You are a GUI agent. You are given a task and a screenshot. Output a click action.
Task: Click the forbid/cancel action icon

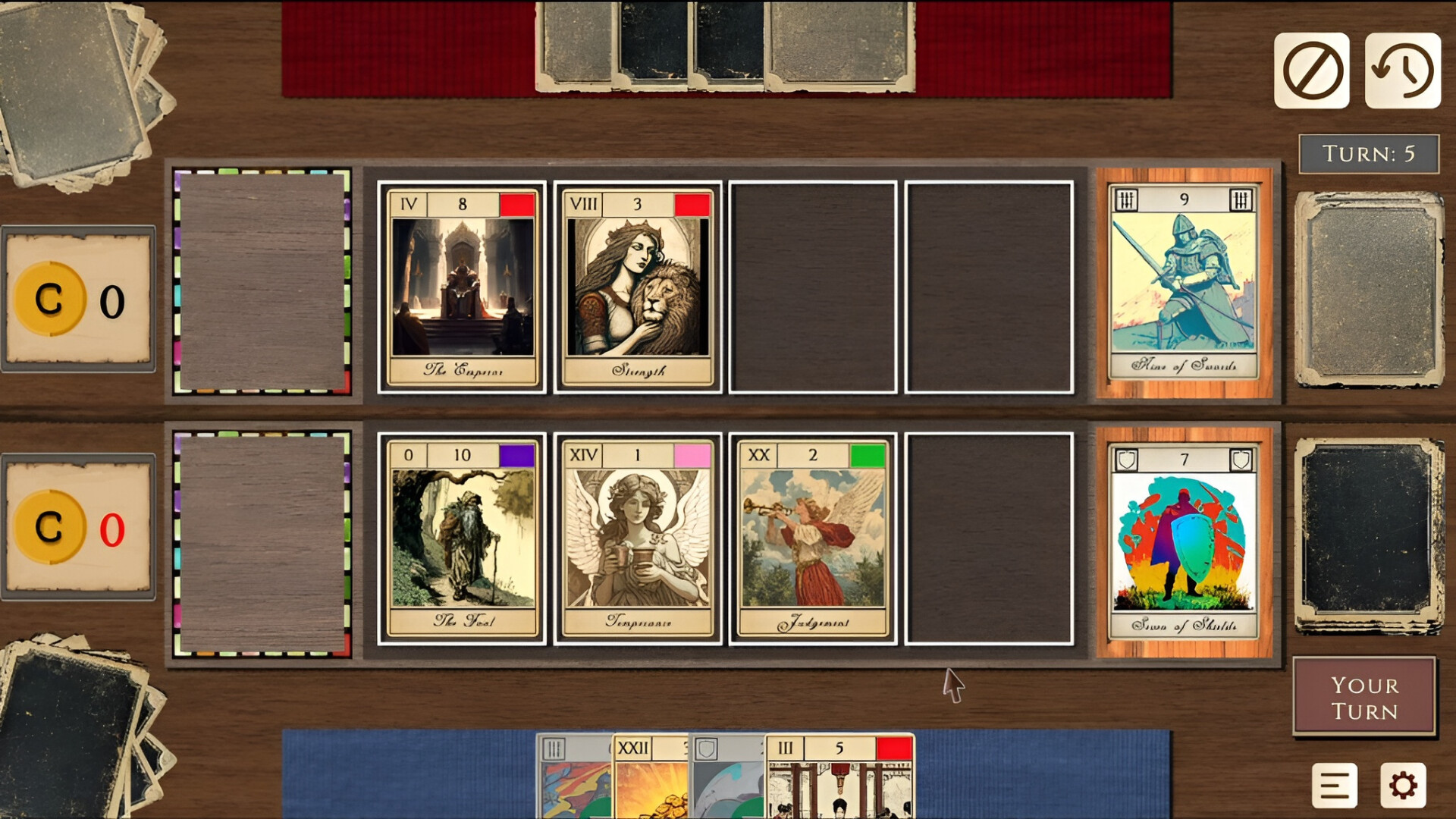[1310, 67]
